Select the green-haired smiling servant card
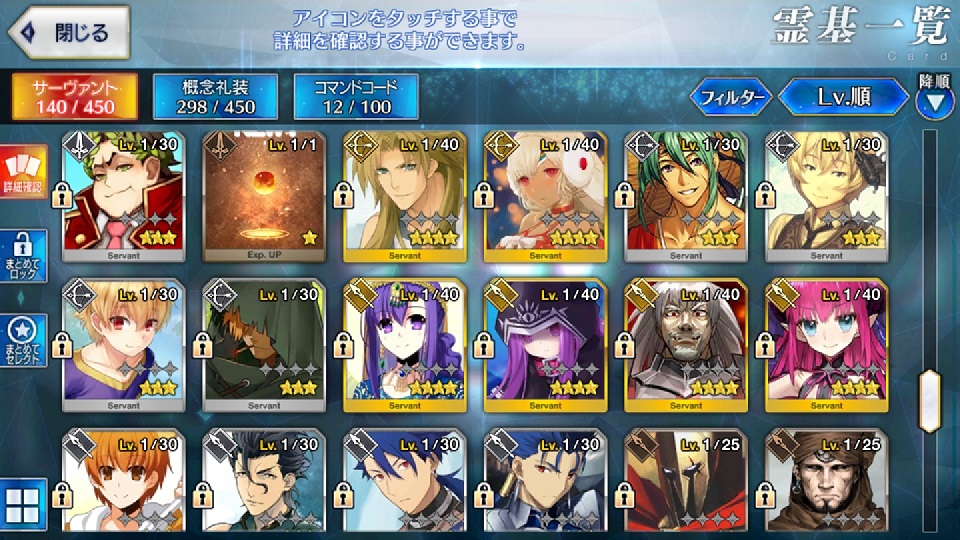Viewport: 960px width, 540px height. 684,193
